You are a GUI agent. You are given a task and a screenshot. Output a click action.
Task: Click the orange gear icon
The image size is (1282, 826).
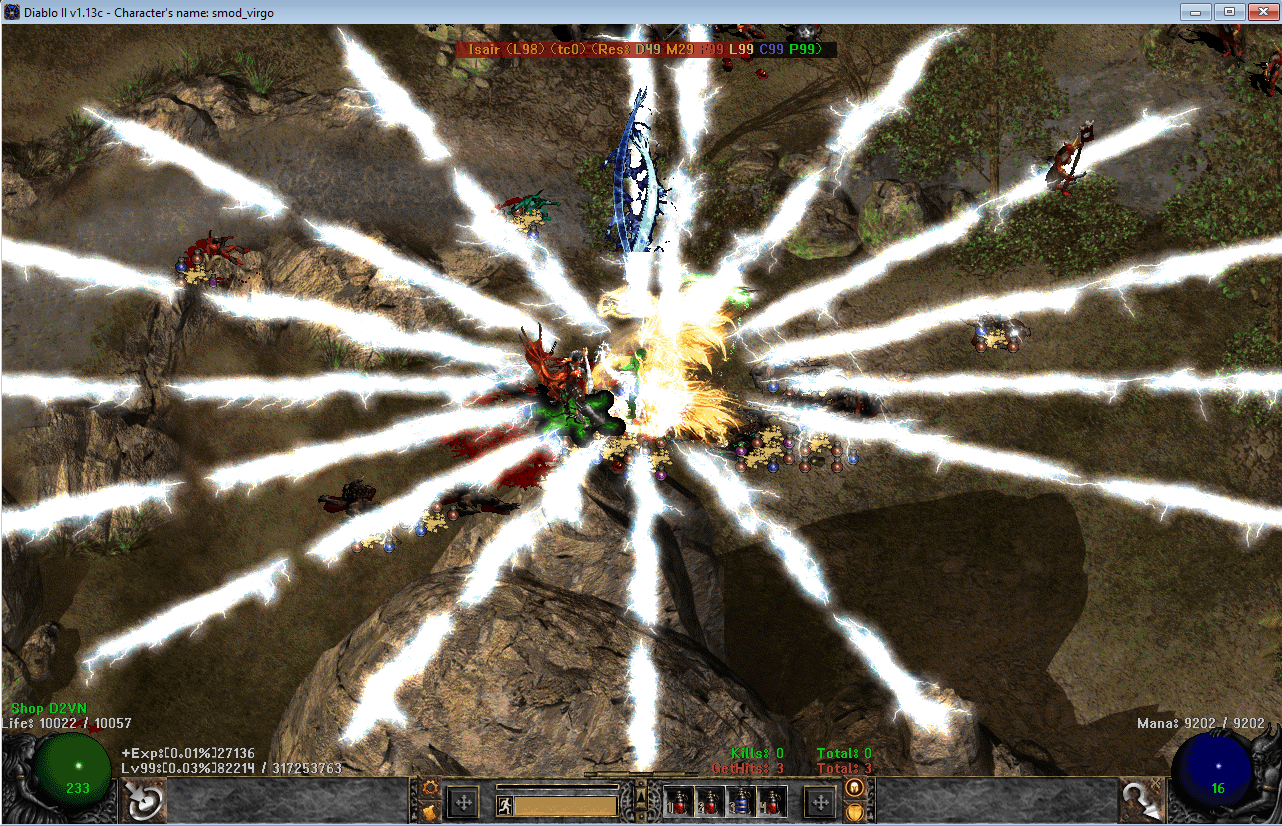(x=430, y=788)
